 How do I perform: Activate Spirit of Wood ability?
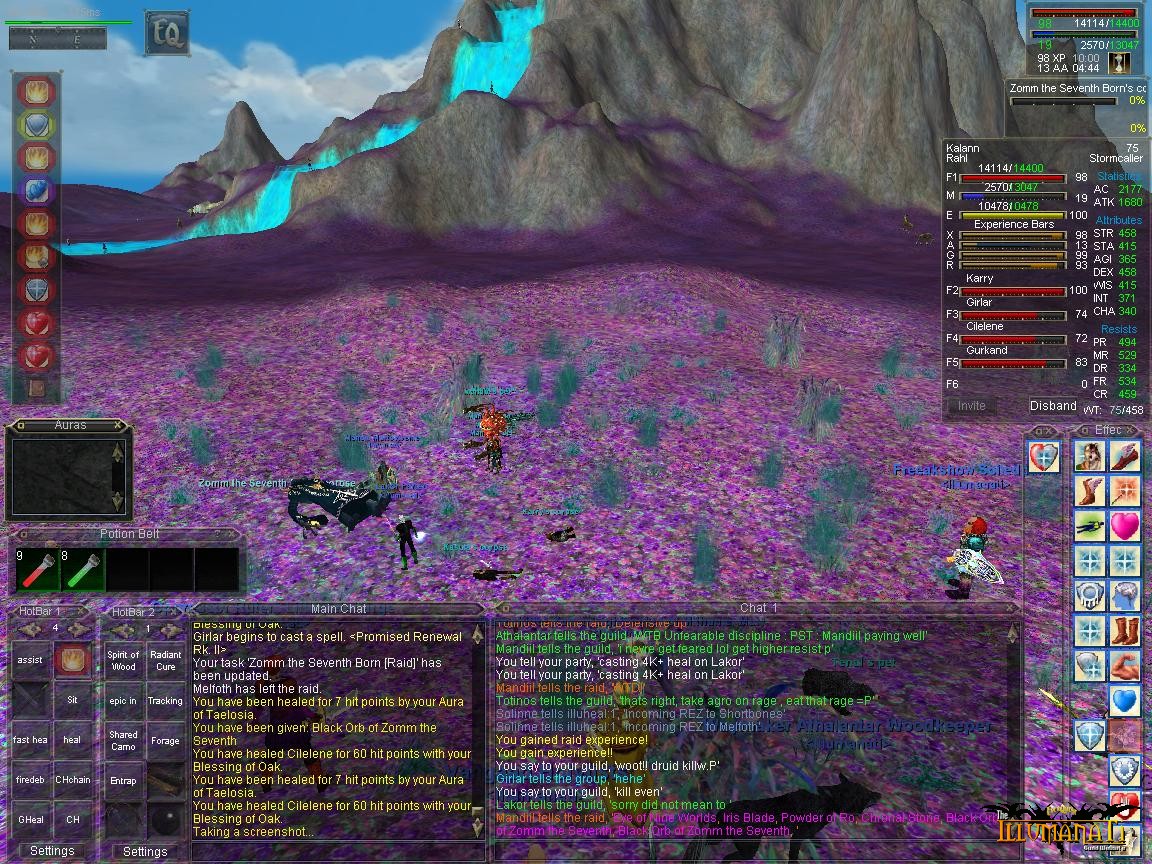coord(124,660)
